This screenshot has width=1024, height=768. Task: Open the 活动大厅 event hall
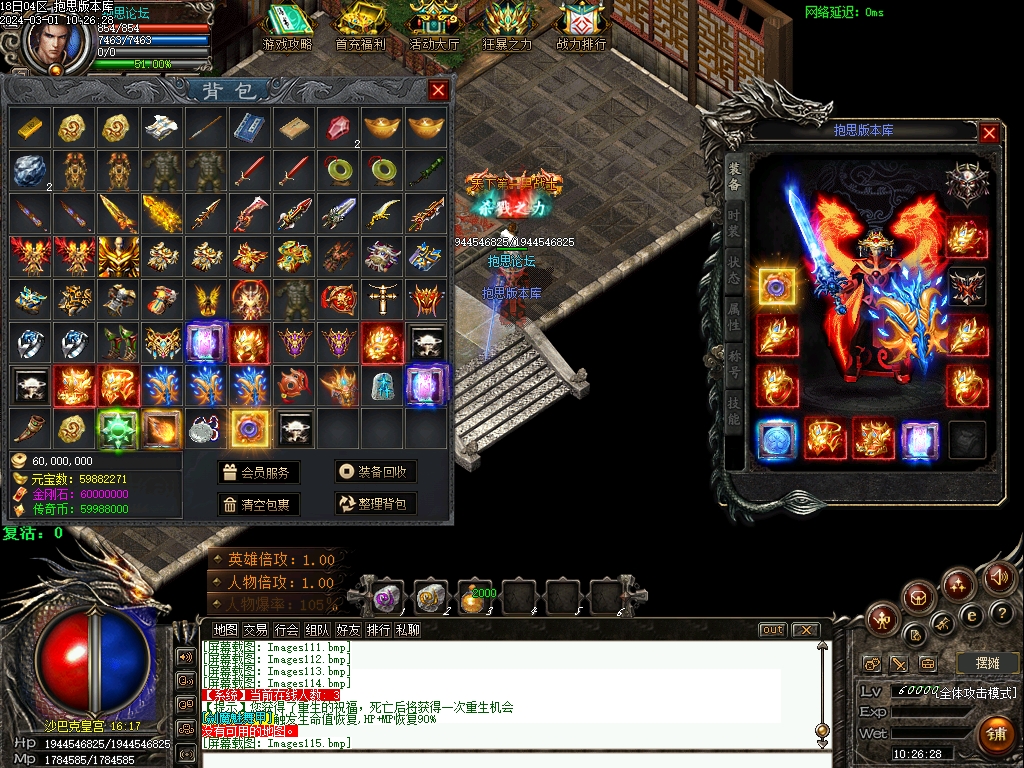[434, 26]
